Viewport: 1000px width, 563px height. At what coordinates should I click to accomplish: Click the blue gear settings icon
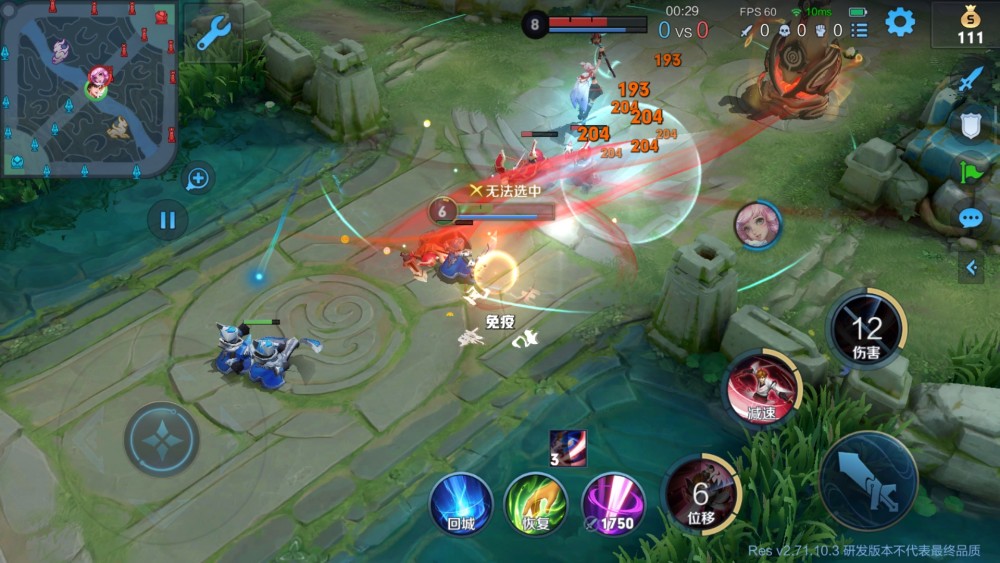(900, 22)
